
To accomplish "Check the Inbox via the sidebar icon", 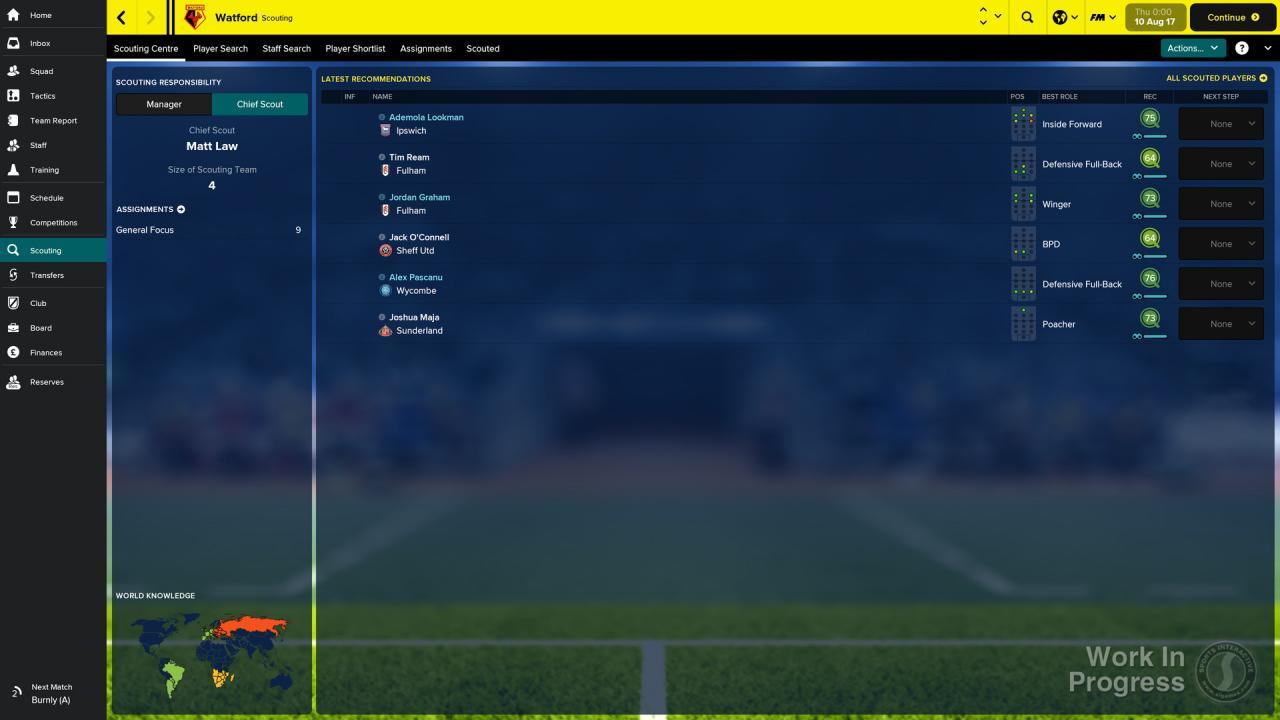I will coord(40,43).
